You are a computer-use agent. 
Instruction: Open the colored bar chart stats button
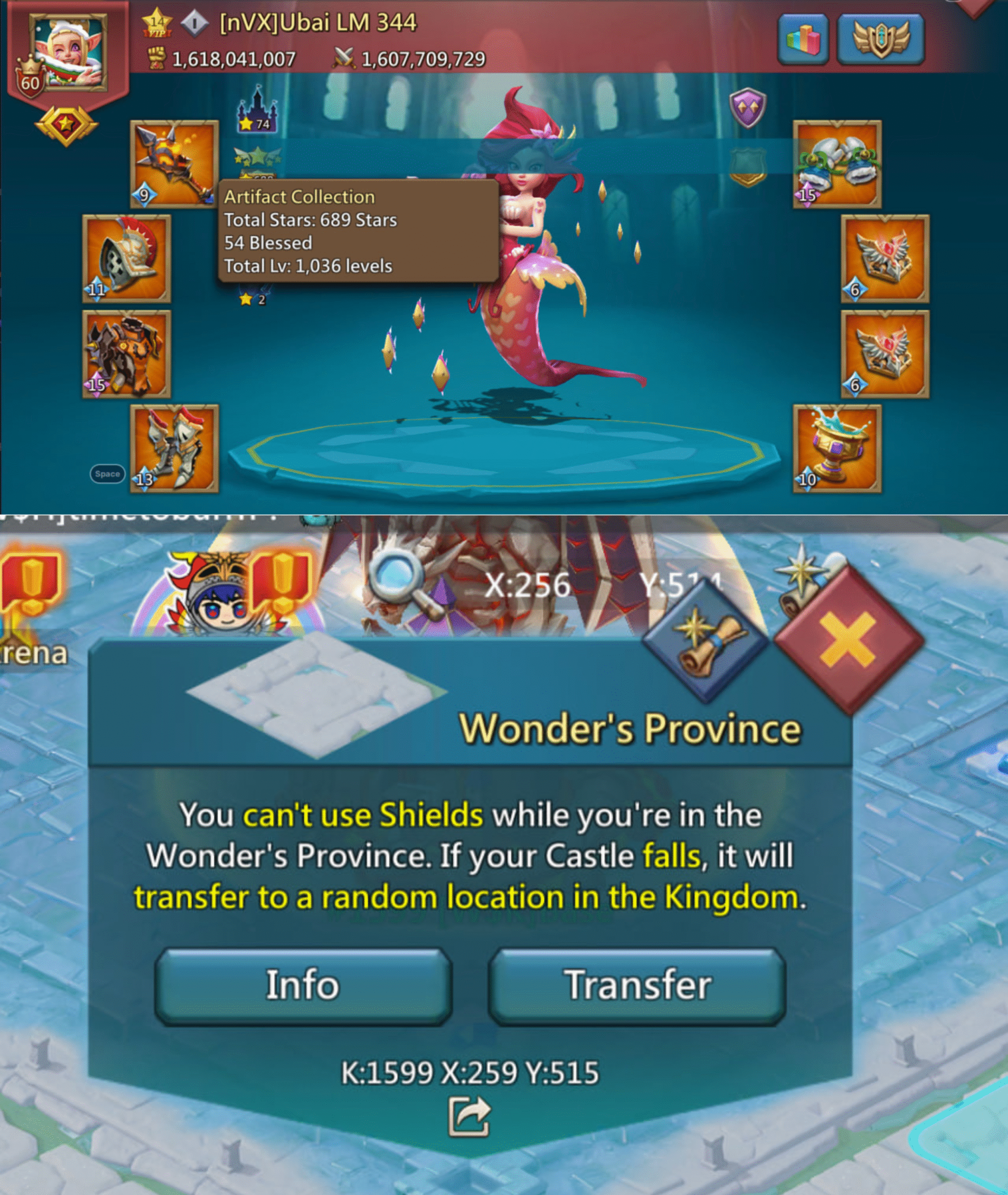(x=803, y=39)
